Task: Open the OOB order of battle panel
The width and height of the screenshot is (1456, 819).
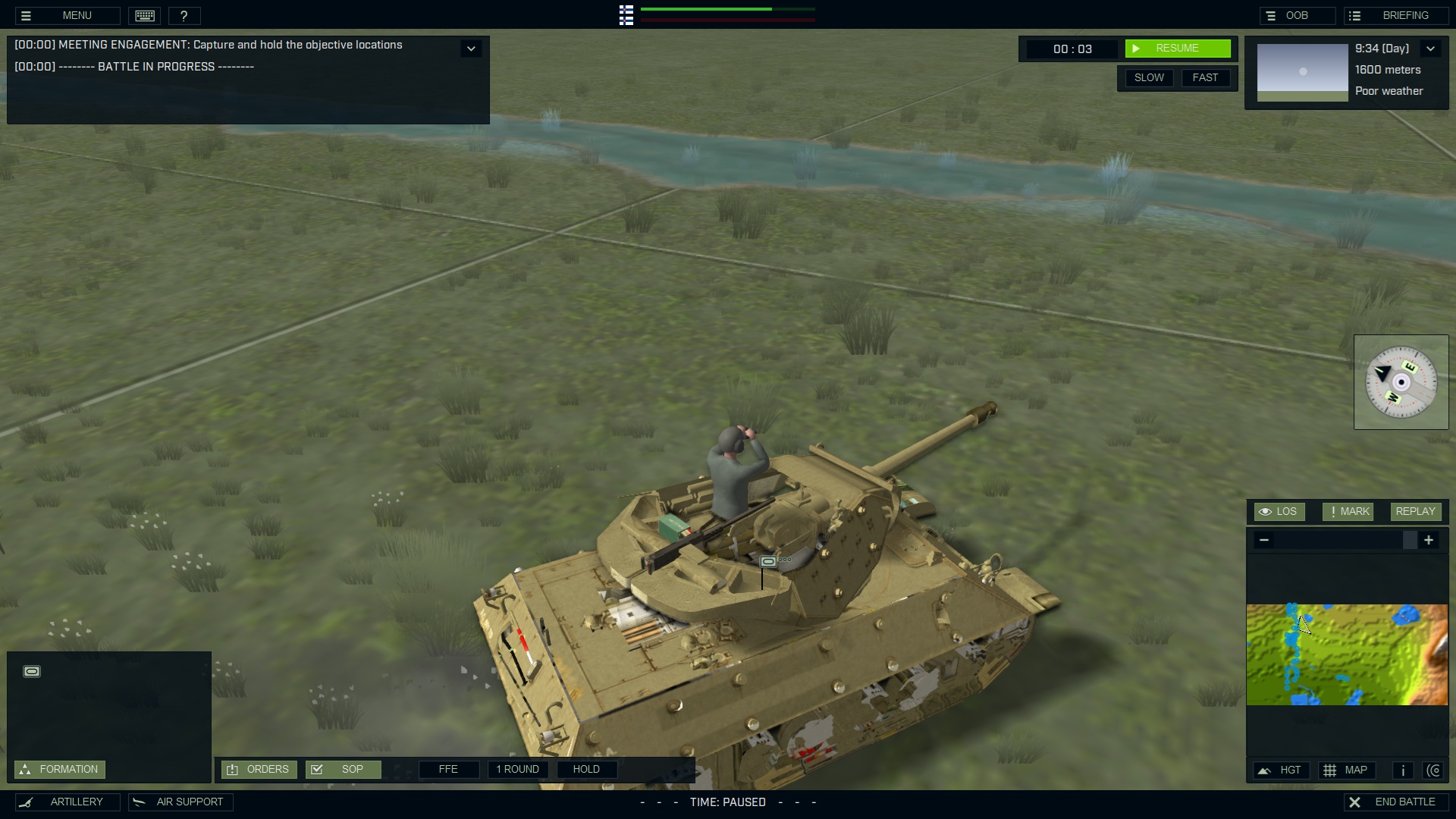Action: click(x=1298, y=15)
